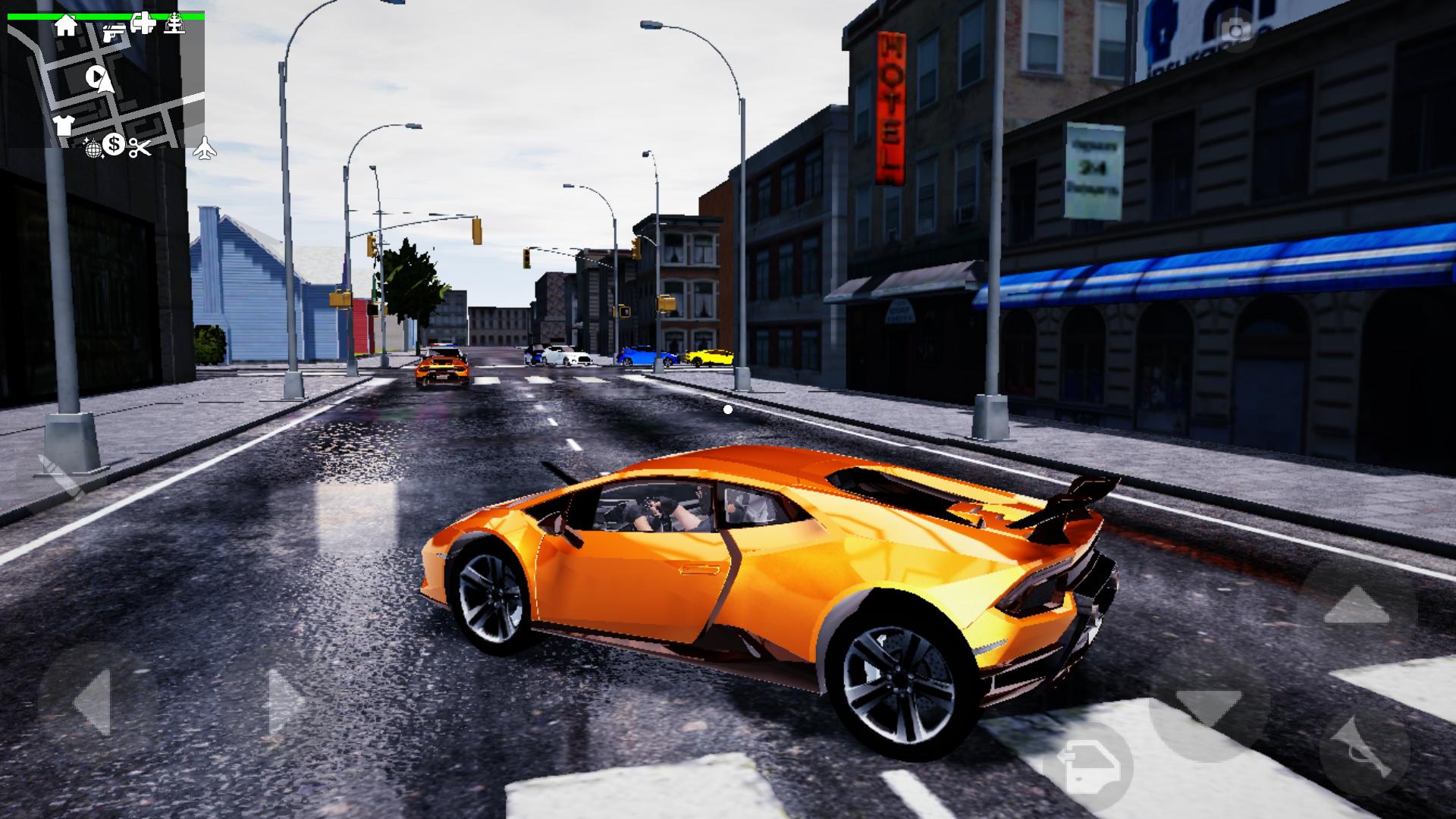Exit the vehicle using the car door button

1088,767
